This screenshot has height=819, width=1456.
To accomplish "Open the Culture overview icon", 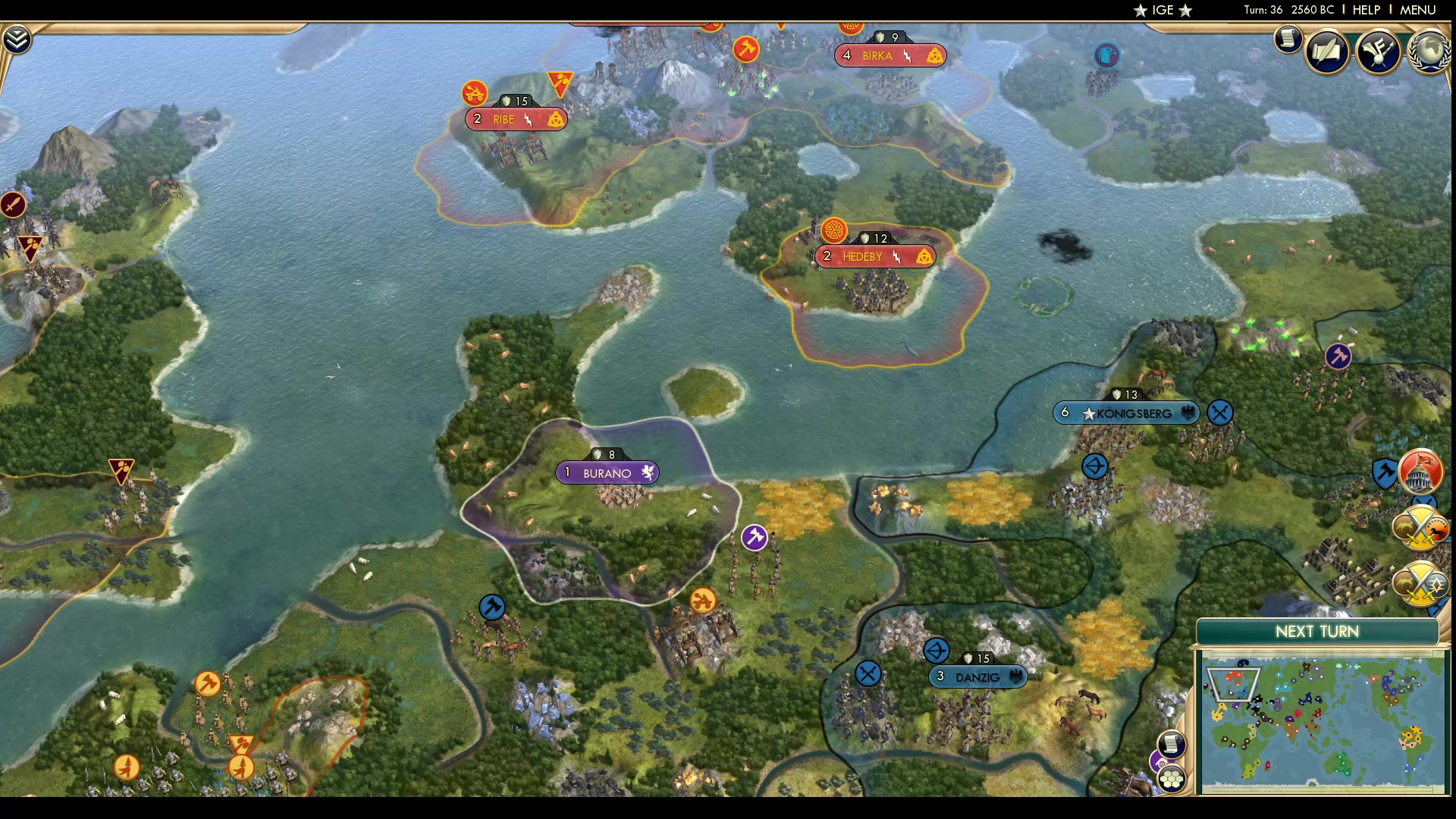I will pos(1379,51).
